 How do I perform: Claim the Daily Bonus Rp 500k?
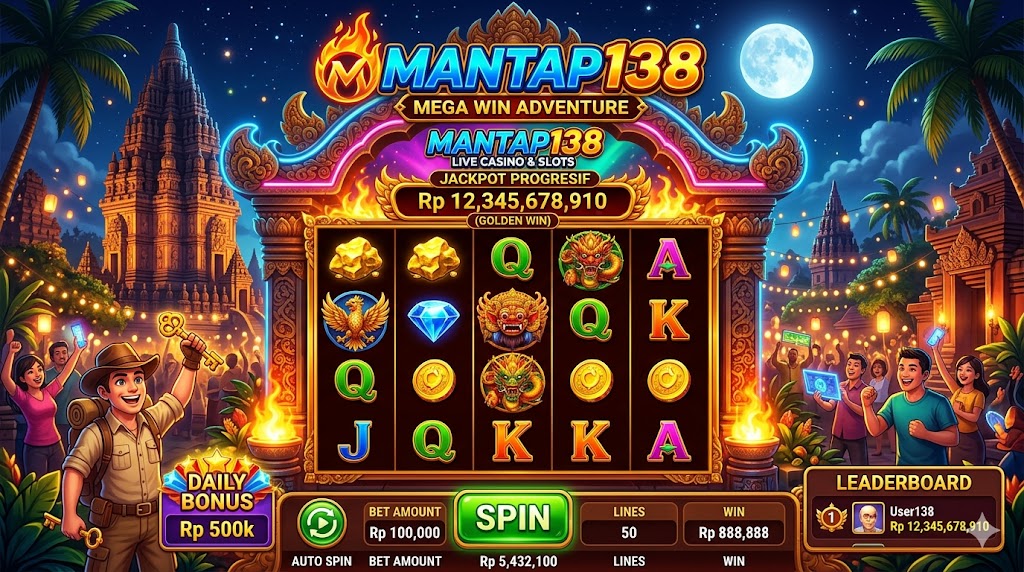point(216,509)
